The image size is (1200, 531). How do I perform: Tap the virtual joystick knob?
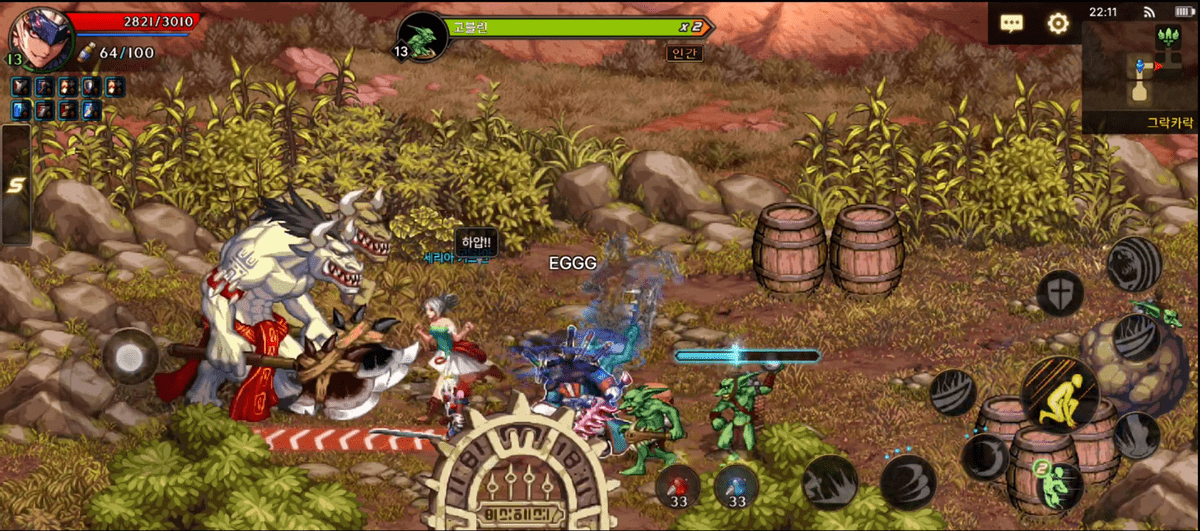[x=131, y=355]
